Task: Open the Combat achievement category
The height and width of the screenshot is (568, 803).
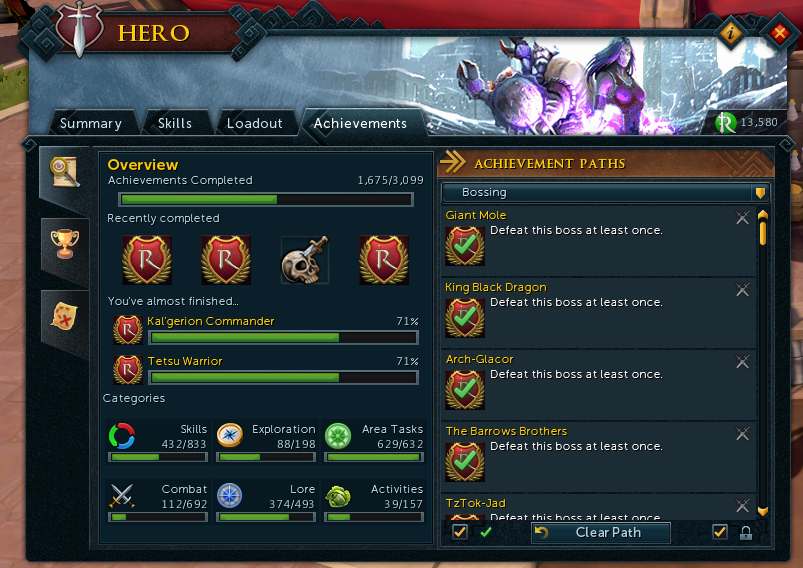Action: [x=157, y=502]
